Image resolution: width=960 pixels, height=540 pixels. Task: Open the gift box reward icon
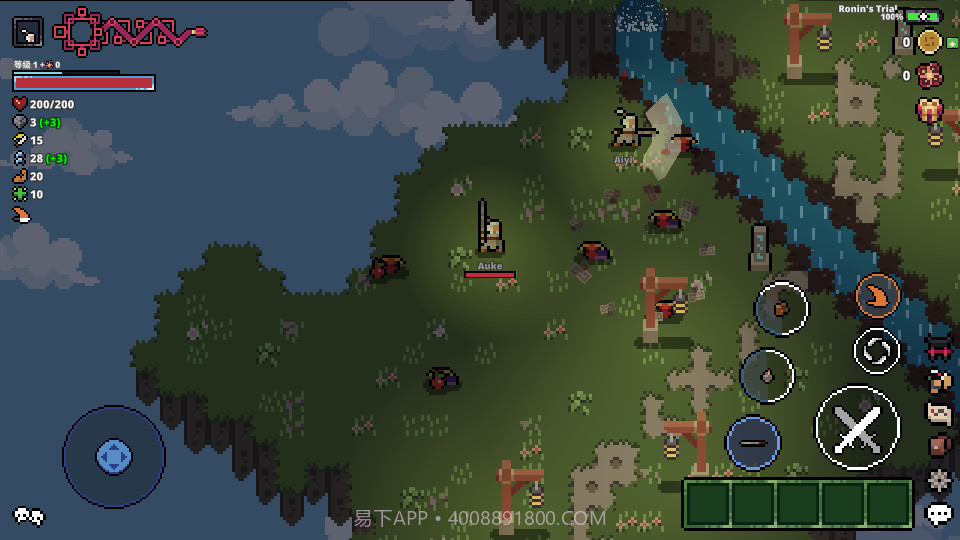pos(930,108)
